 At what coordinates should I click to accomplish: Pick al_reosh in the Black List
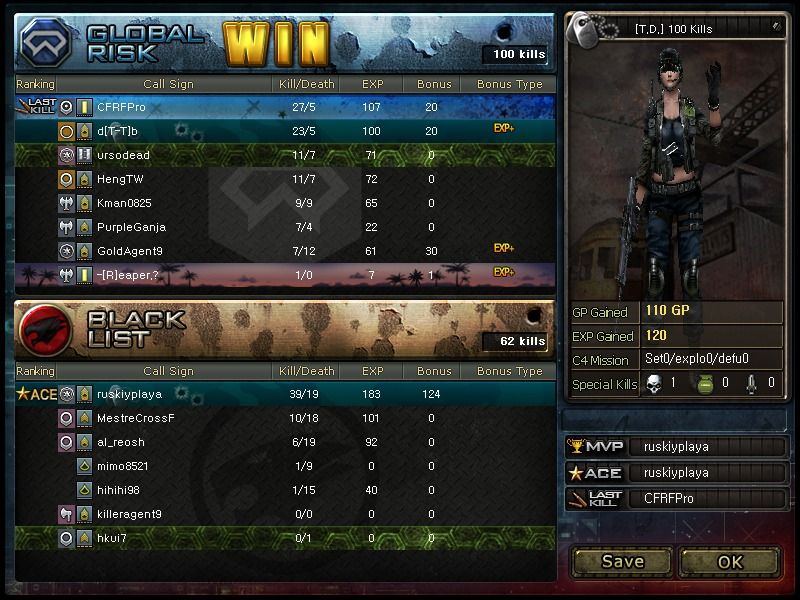285,442
